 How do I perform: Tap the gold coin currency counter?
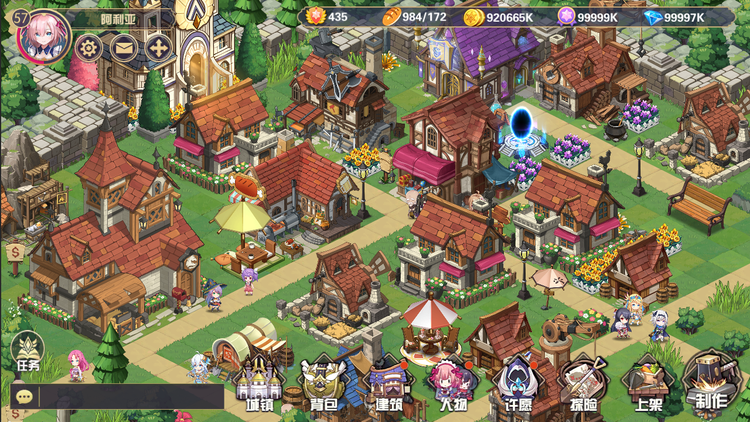(x=505, y=16)
